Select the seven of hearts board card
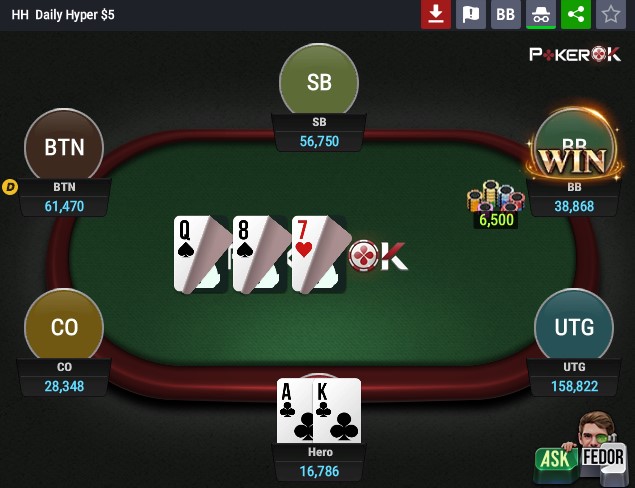Image resolution: width=635 pixels, height=488 pixels. coord(318,254)
